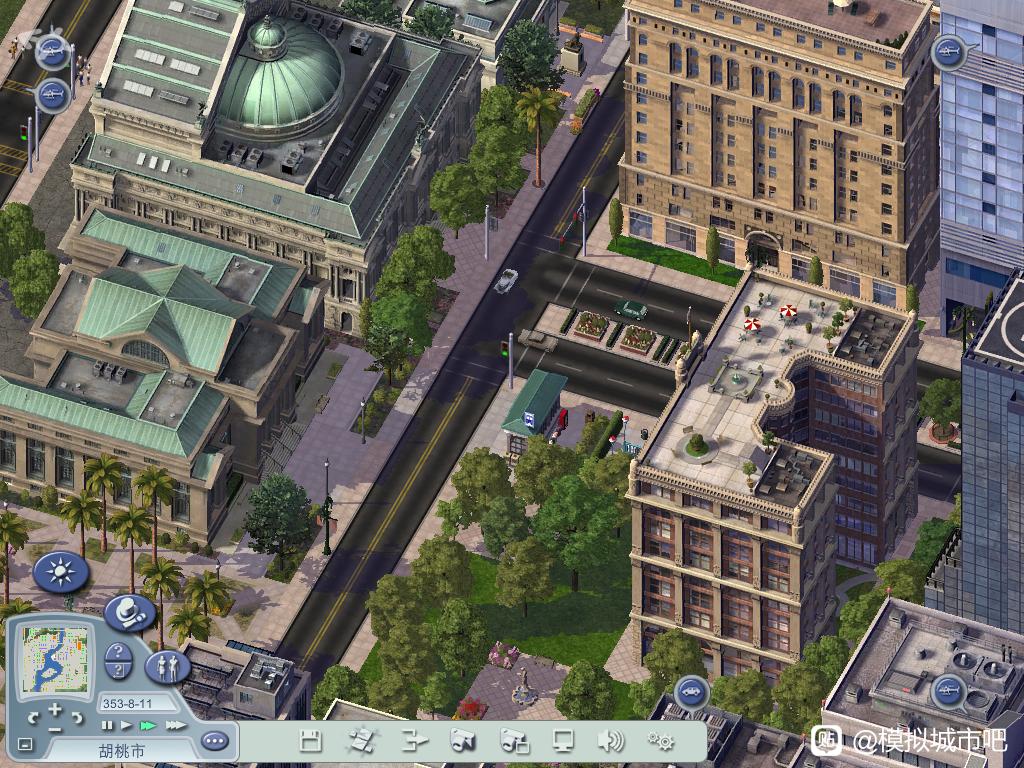Rotate the view clockwise
1024x768 pixels.
[77, 717]
